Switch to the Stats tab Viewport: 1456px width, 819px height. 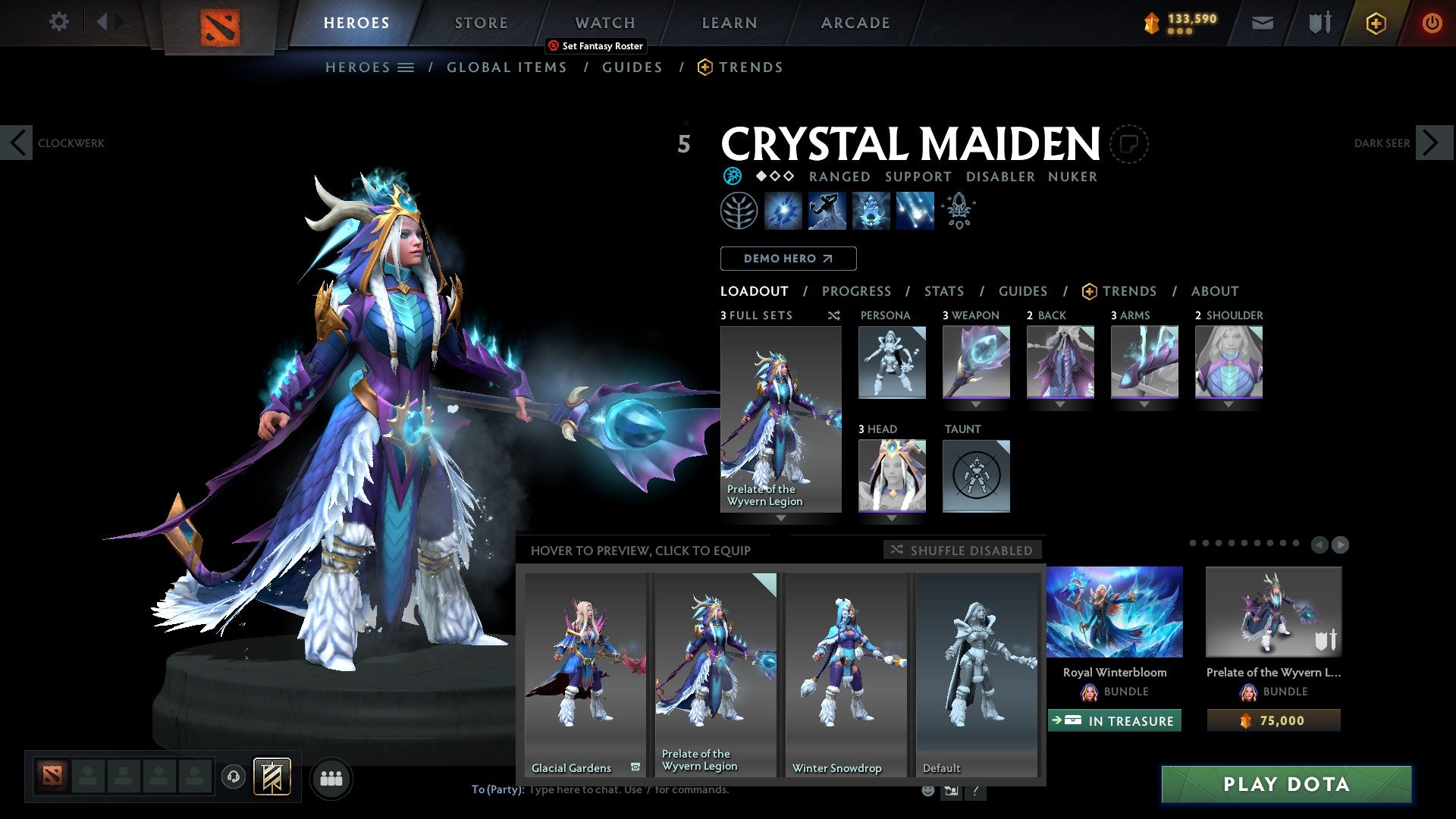coord(943,290)
